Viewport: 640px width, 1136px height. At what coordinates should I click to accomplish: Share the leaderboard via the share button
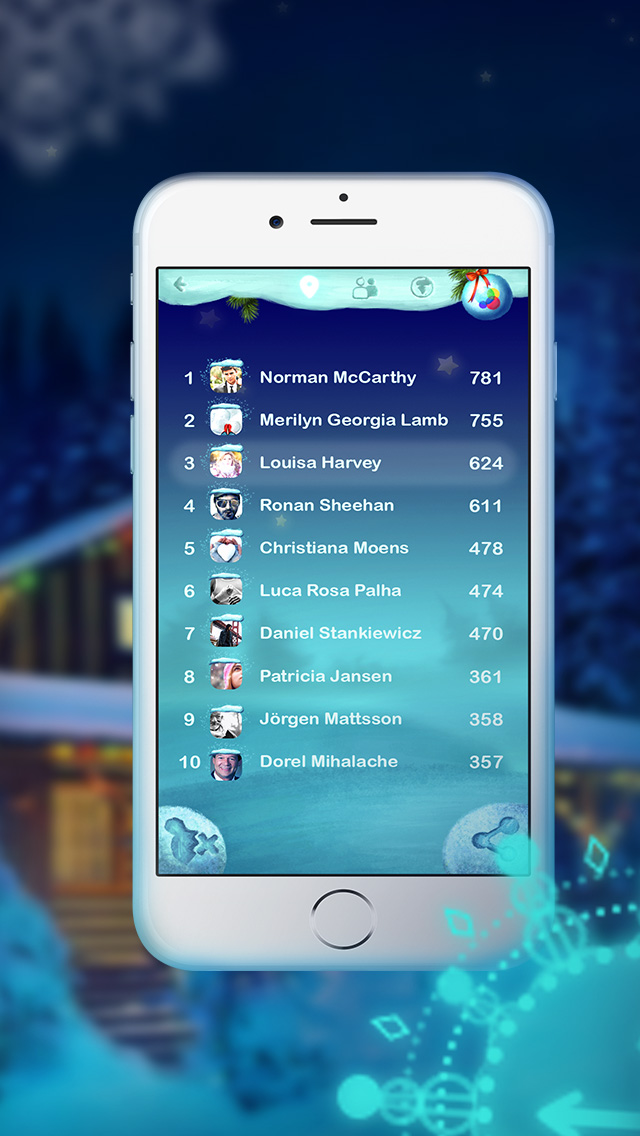494,838
